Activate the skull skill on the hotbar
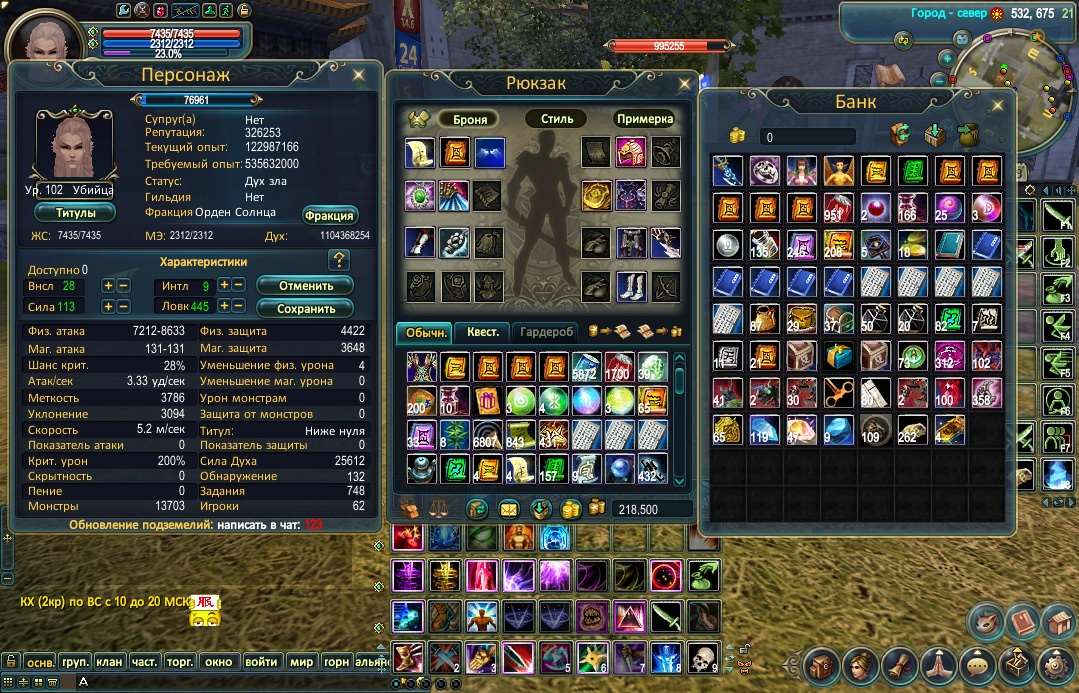Image resolution: width=1079 pixels, height=693 pixels. [x=703, y=657]
